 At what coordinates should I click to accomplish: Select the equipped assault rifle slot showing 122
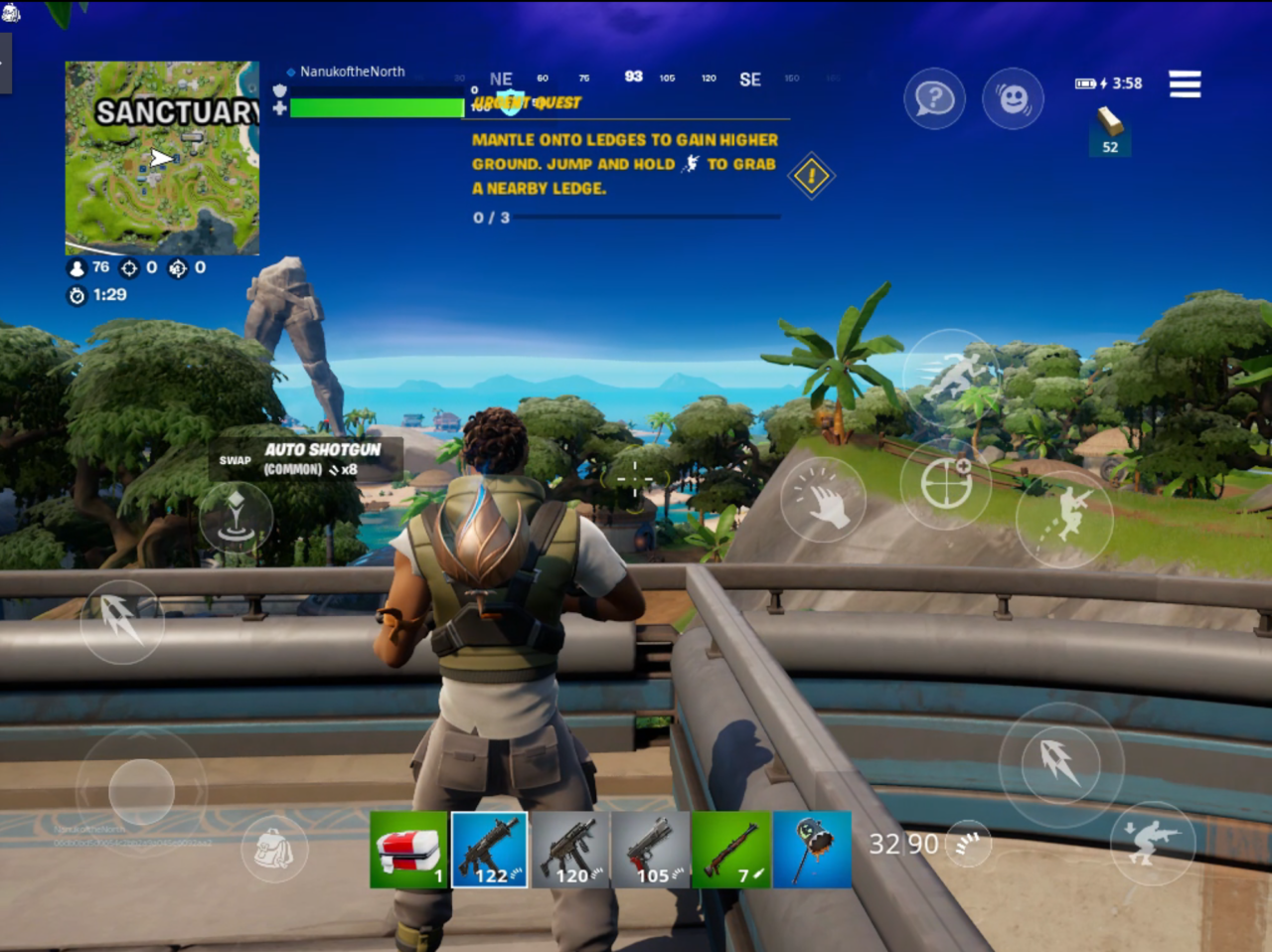489,850
